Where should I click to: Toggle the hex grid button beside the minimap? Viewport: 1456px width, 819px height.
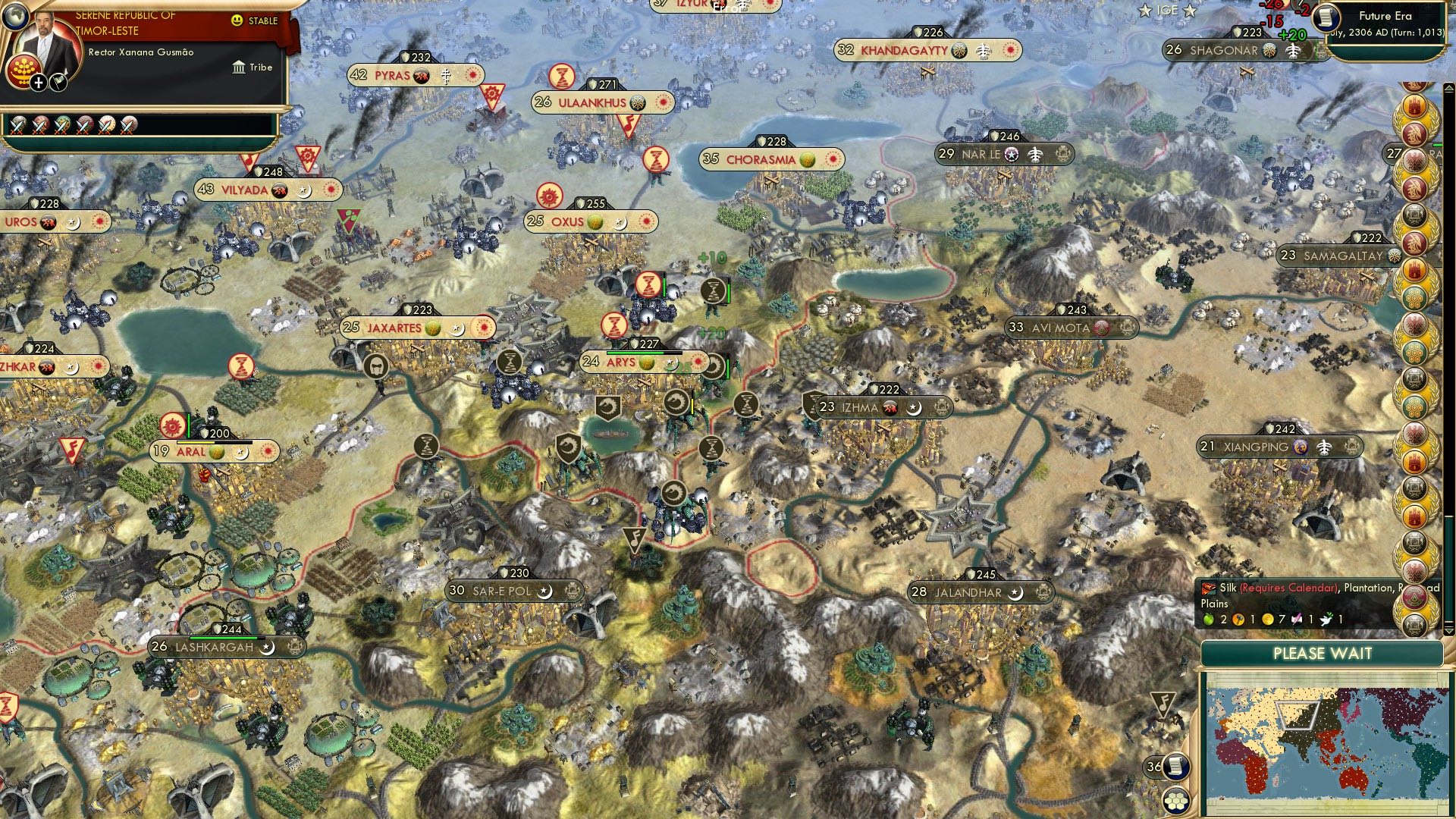(x=1176, y=801)
